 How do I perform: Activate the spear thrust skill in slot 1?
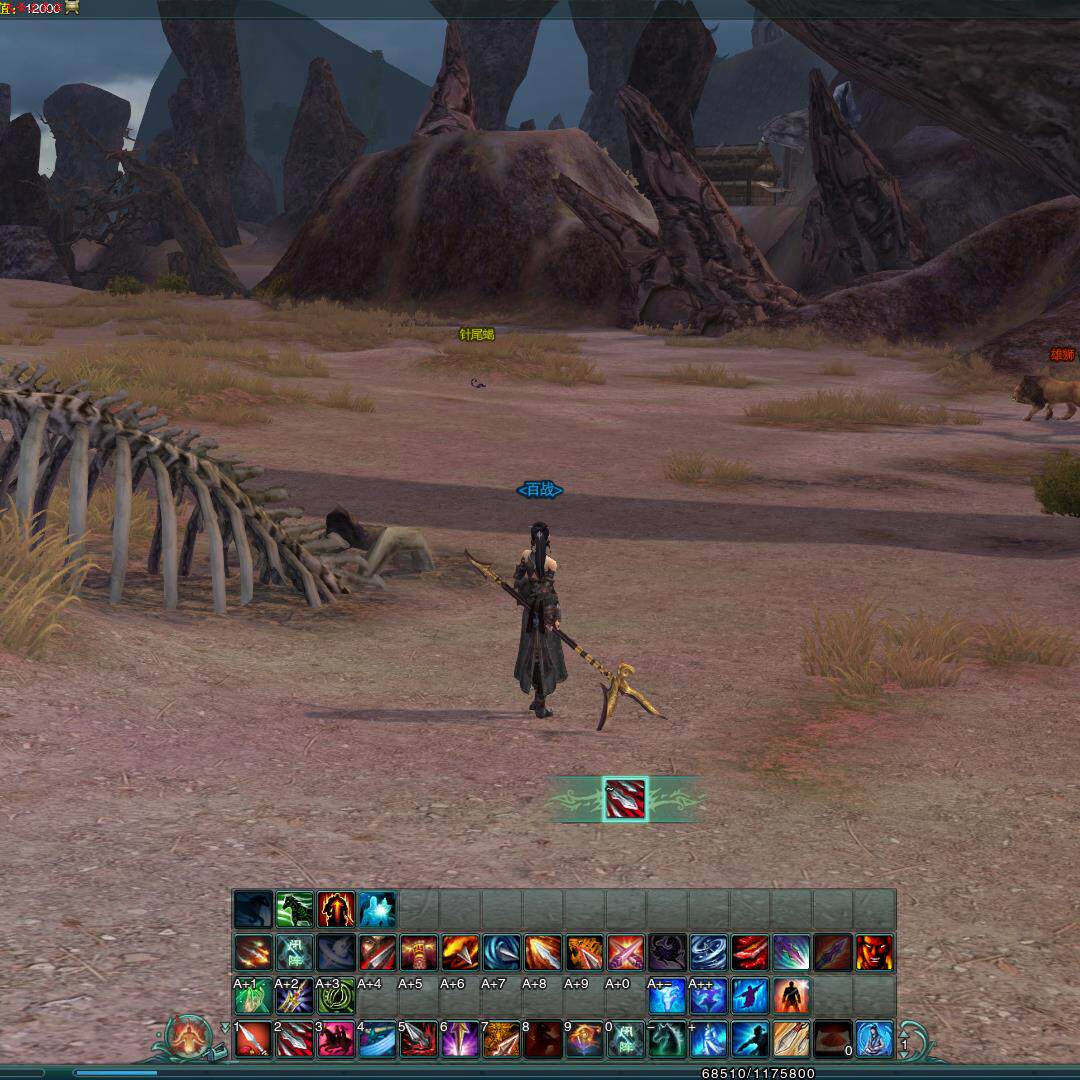pos(254,1039)
